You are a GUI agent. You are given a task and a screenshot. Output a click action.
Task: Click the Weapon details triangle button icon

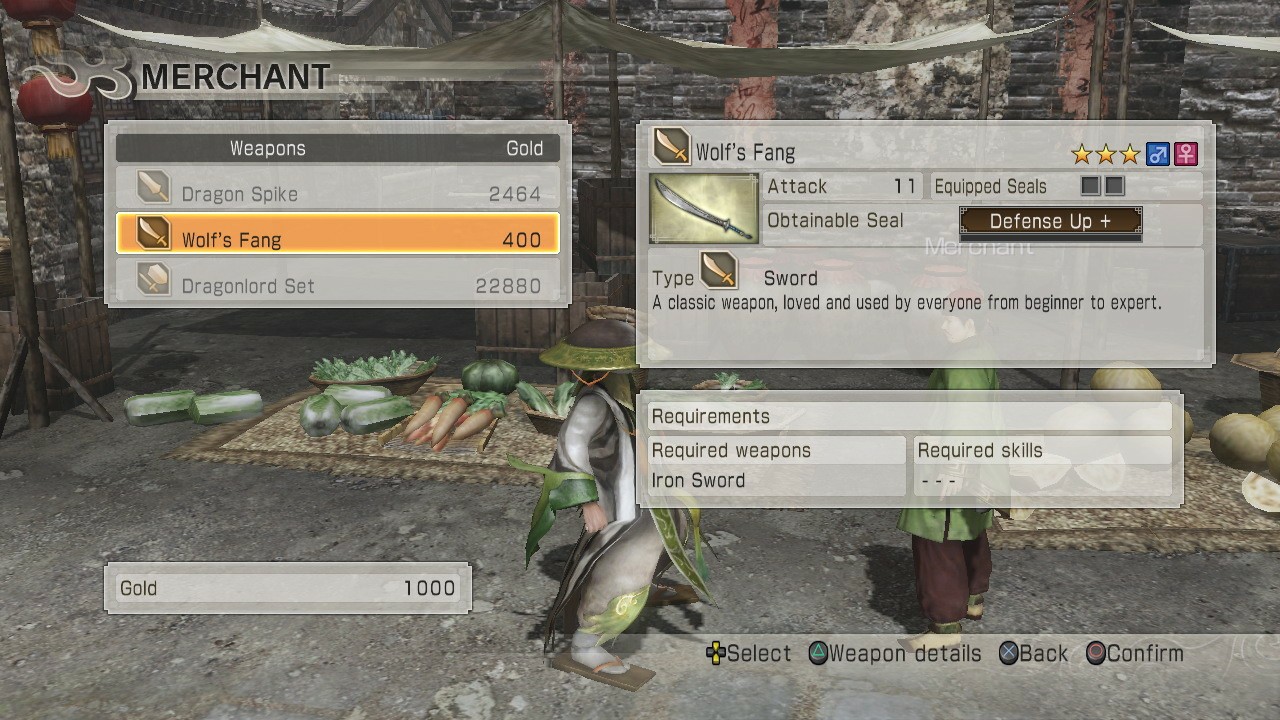pos(820,653)
